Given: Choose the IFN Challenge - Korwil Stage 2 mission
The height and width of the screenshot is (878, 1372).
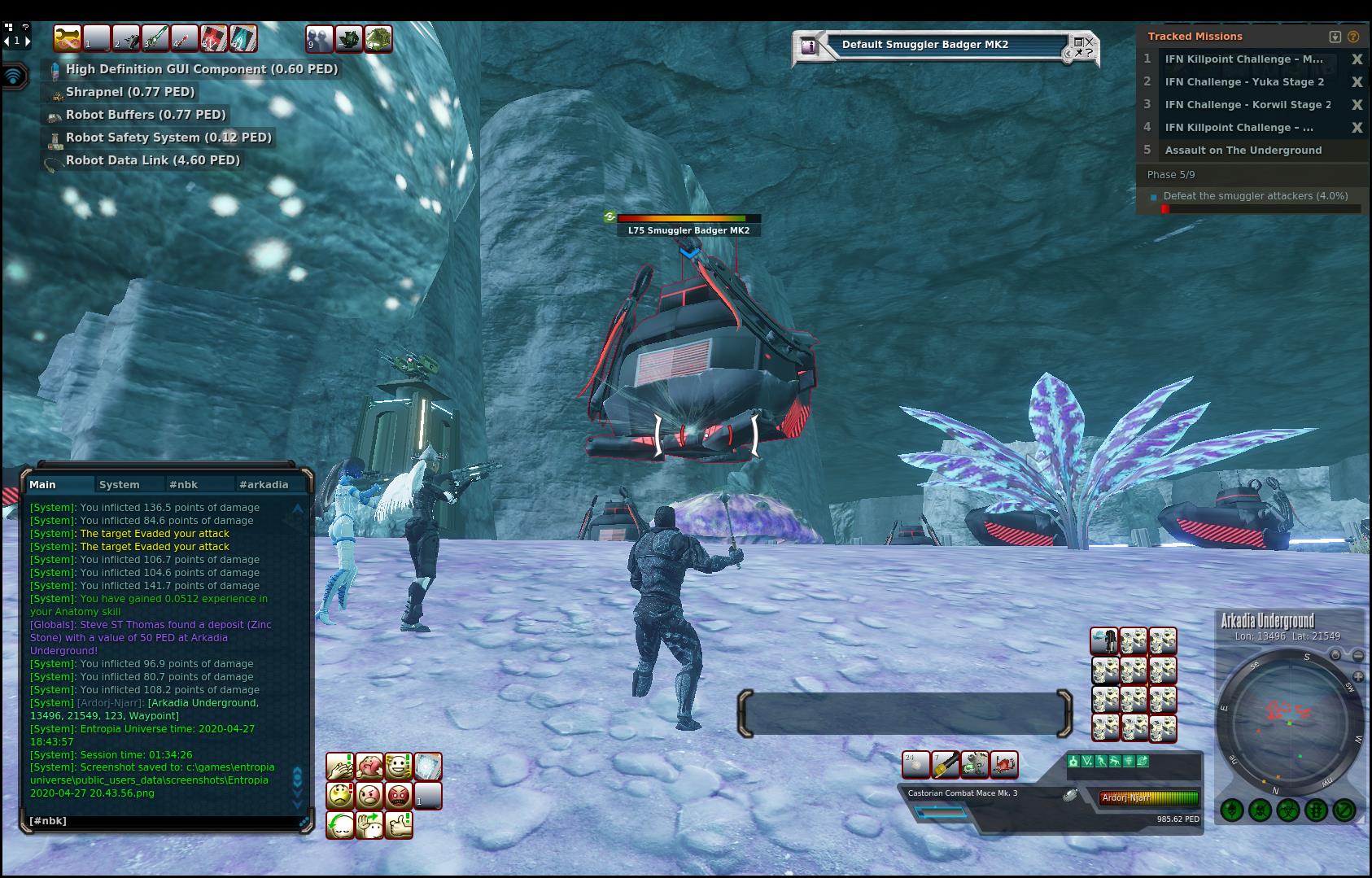Looking at the screenshot, I should [1247, 105].
